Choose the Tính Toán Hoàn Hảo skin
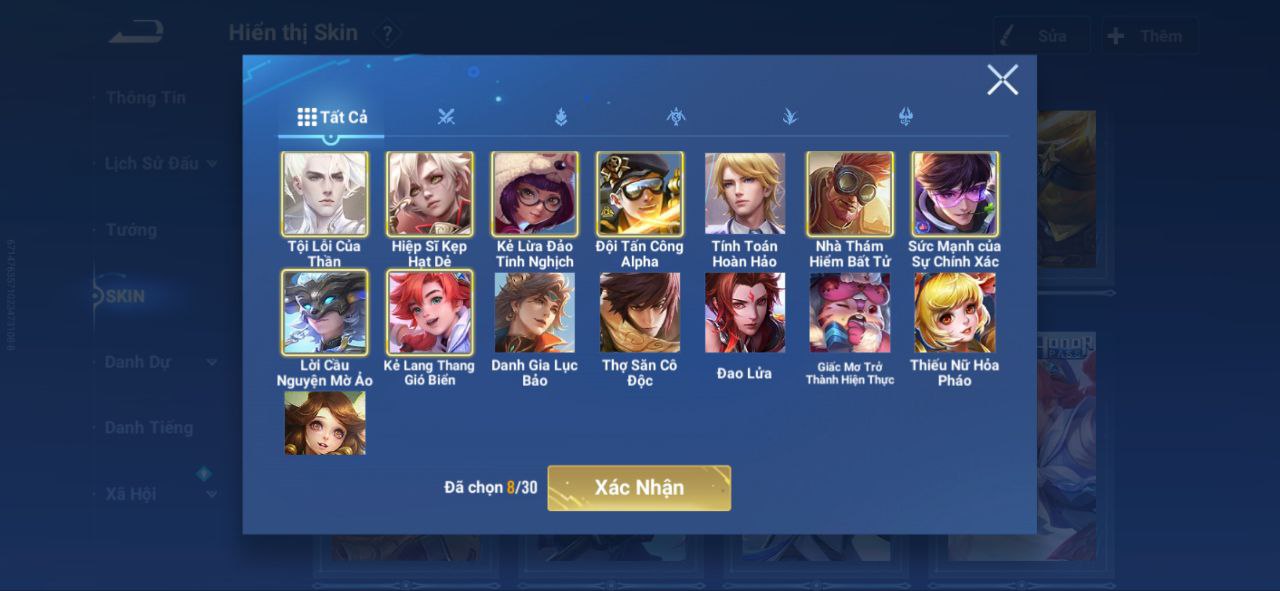This screenshot has width=1280, height=591. [x=745, y=194]
